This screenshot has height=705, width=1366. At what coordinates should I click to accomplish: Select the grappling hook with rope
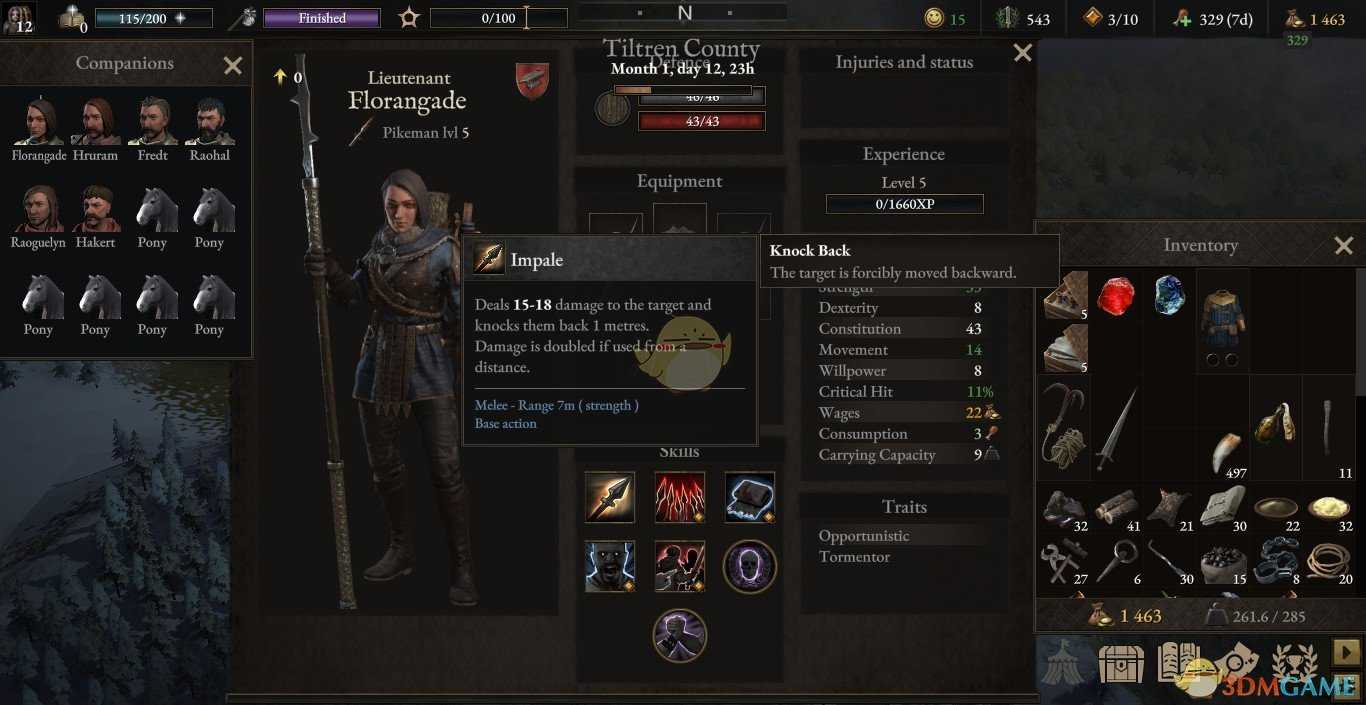(x=1064, y=425)
